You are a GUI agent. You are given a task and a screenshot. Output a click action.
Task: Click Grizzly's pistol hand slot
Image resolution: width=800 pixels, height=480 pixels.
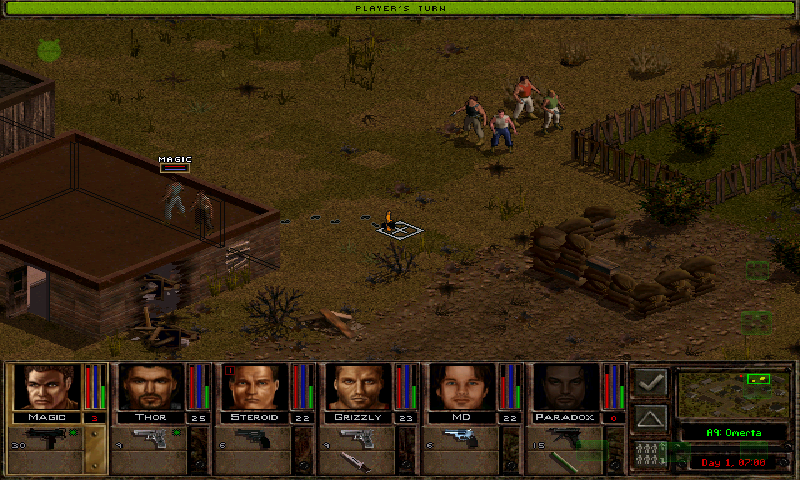pyautogui.click(x=357, y=438)
